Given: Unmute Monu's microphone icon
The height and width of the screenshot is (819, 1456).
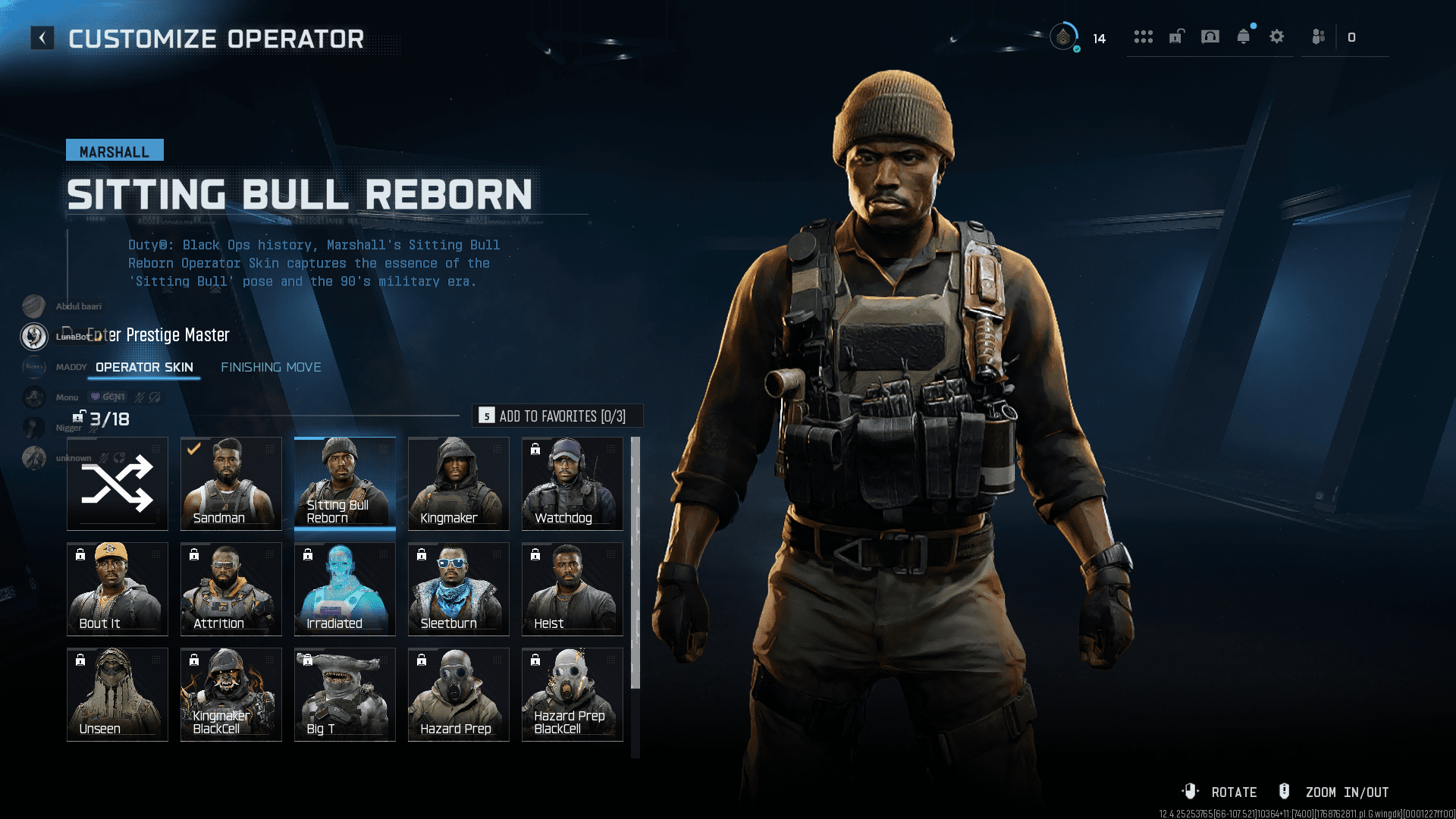Looking at the screenshot, I should pyautogui.click(x=138, y=397).
